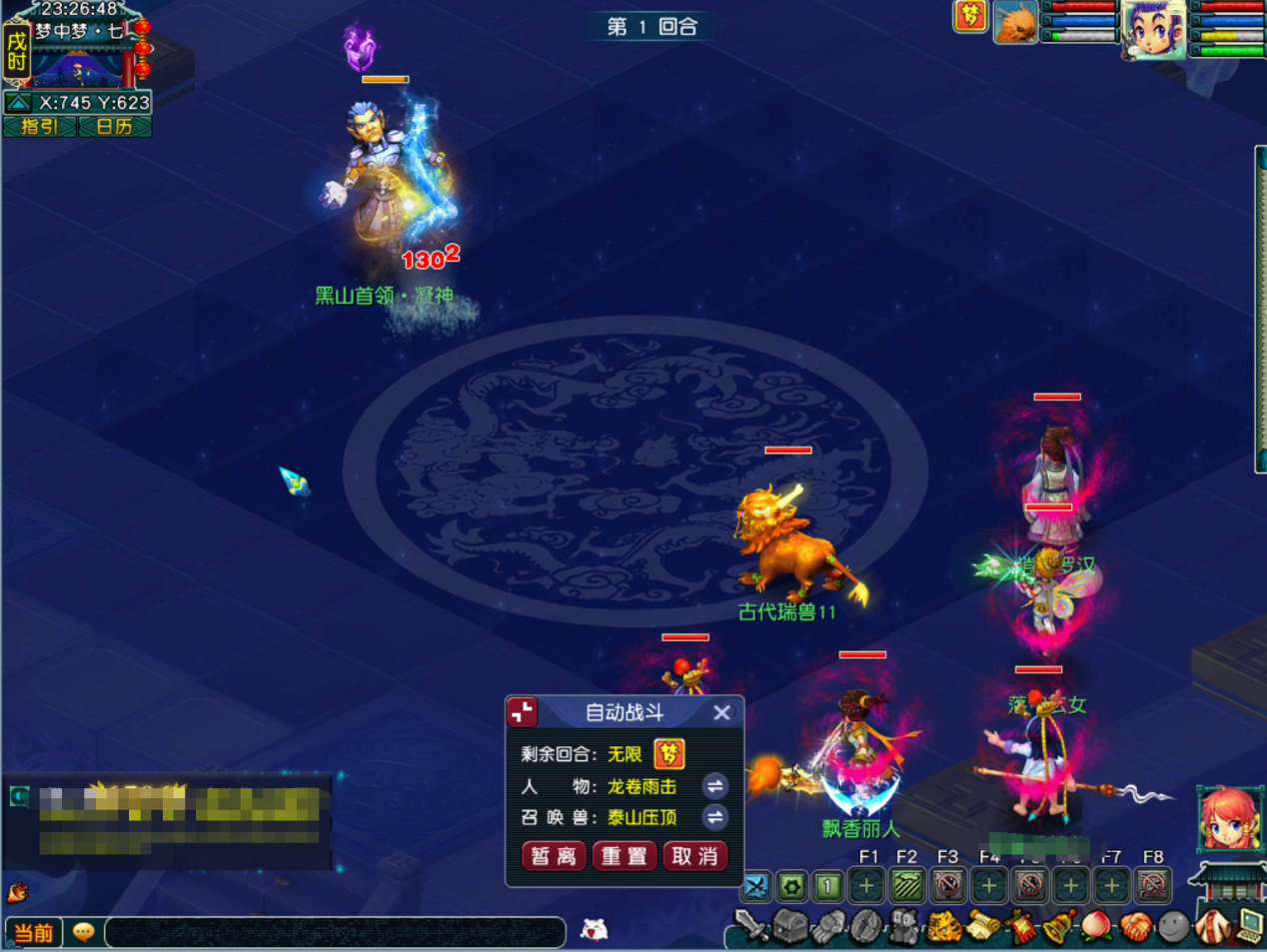Open the 指引 guide button

tap(39, 127)
